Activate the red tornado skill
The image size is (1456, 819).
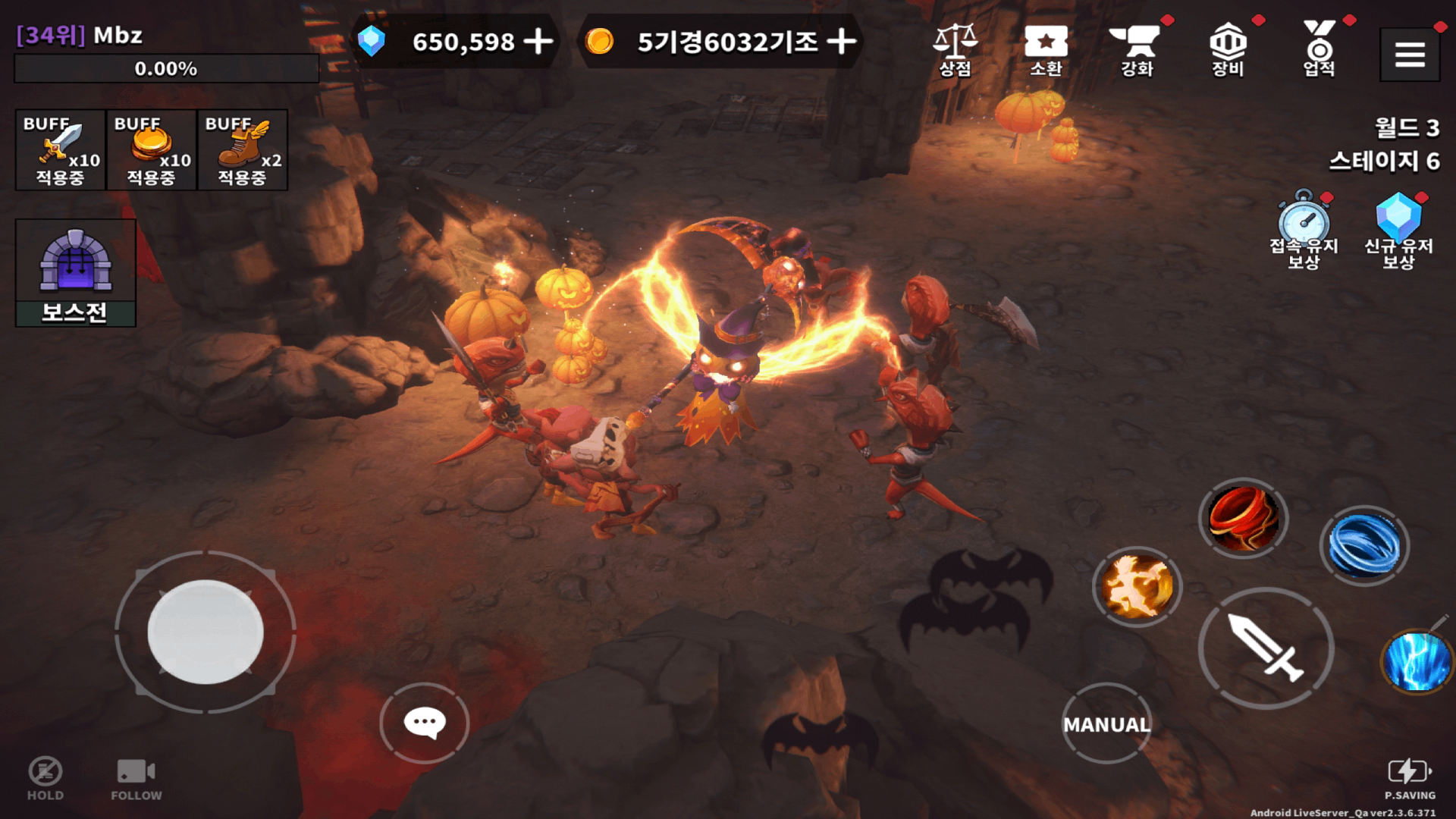(x=1243, y=519)
